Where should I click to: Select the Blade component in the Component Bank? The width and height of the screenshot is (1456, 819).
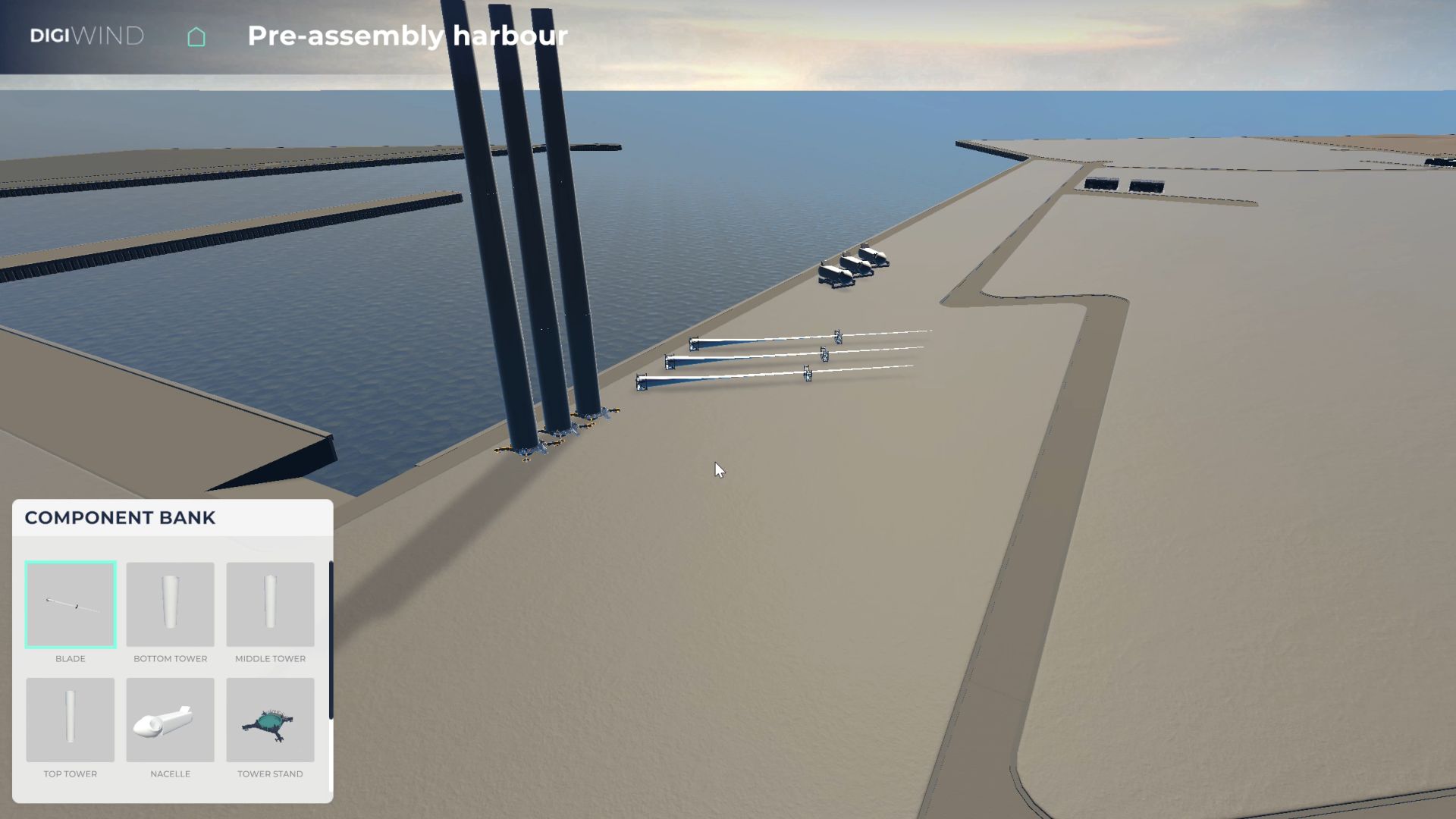click(x=71, y=604)
